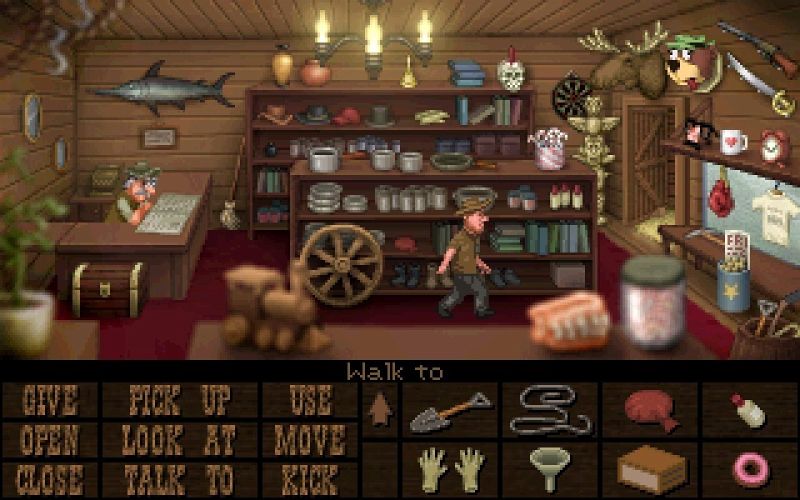Click the OPEN verb

pyautogui.click(x=49, y=439)
